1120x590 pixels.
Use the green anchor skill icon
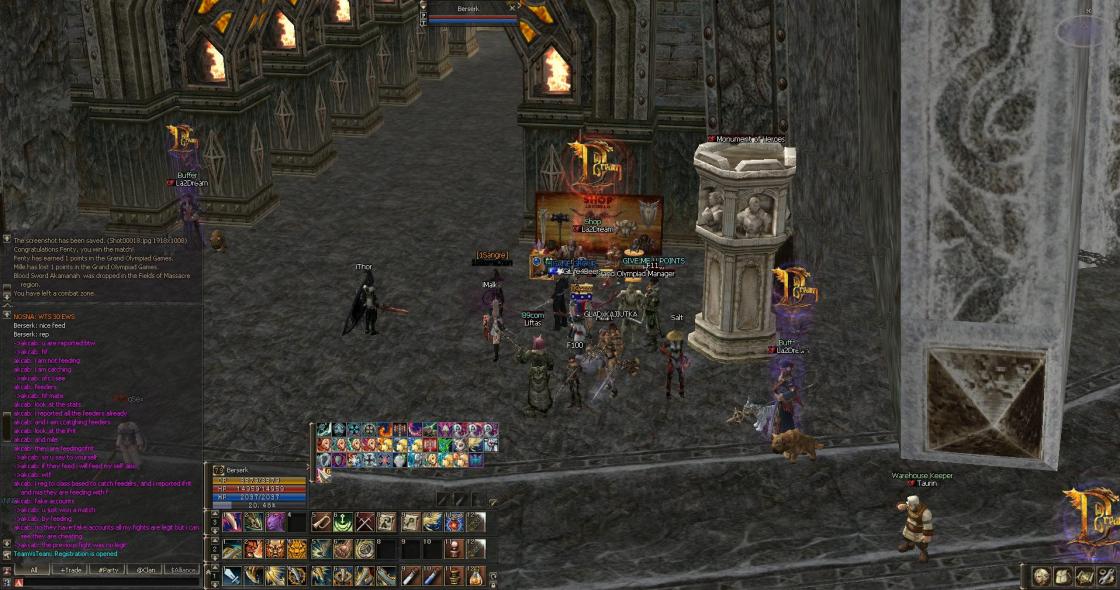[x=342, y=522]
